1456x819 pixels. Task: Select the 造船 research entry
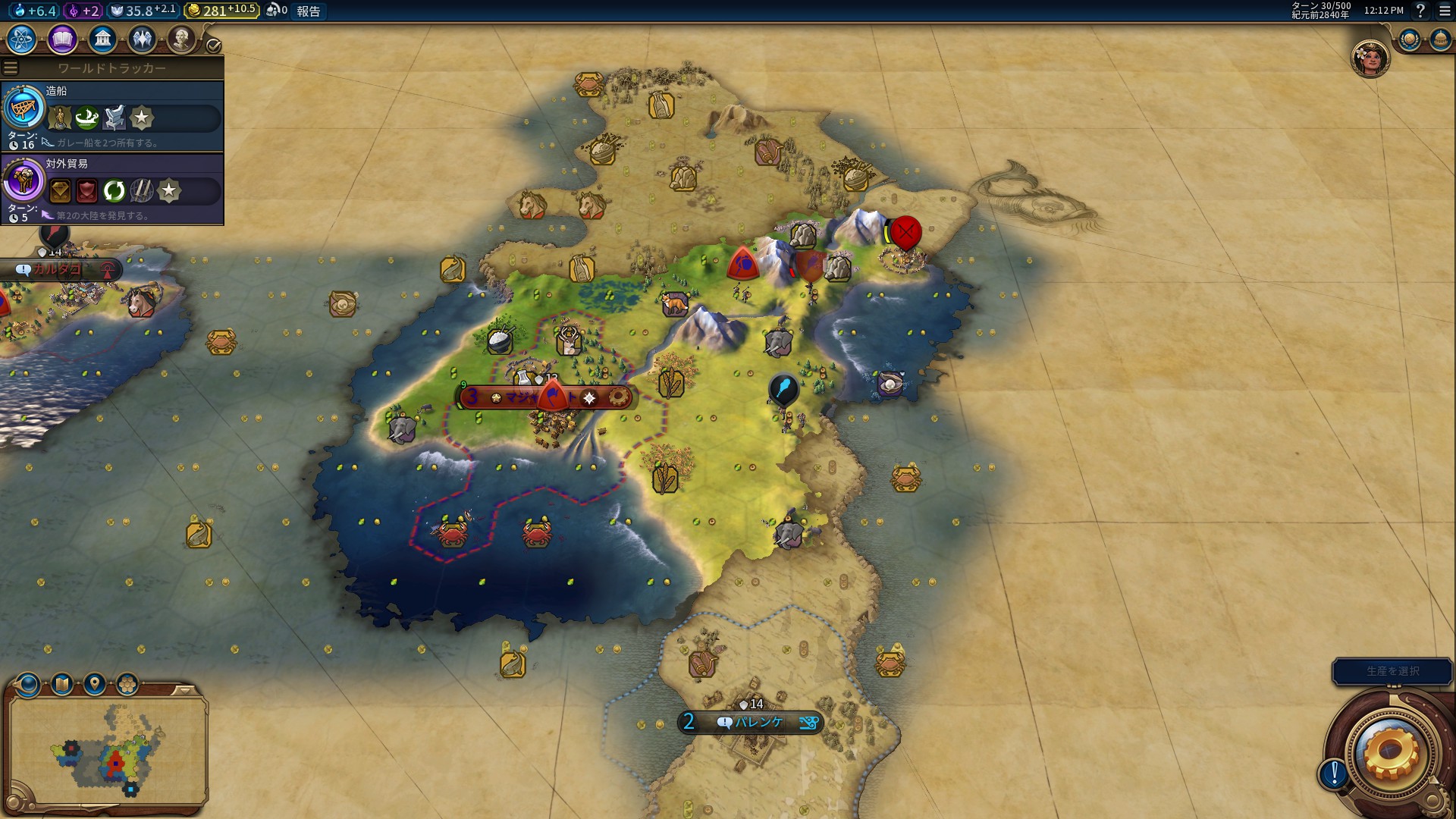coord(112,116)
